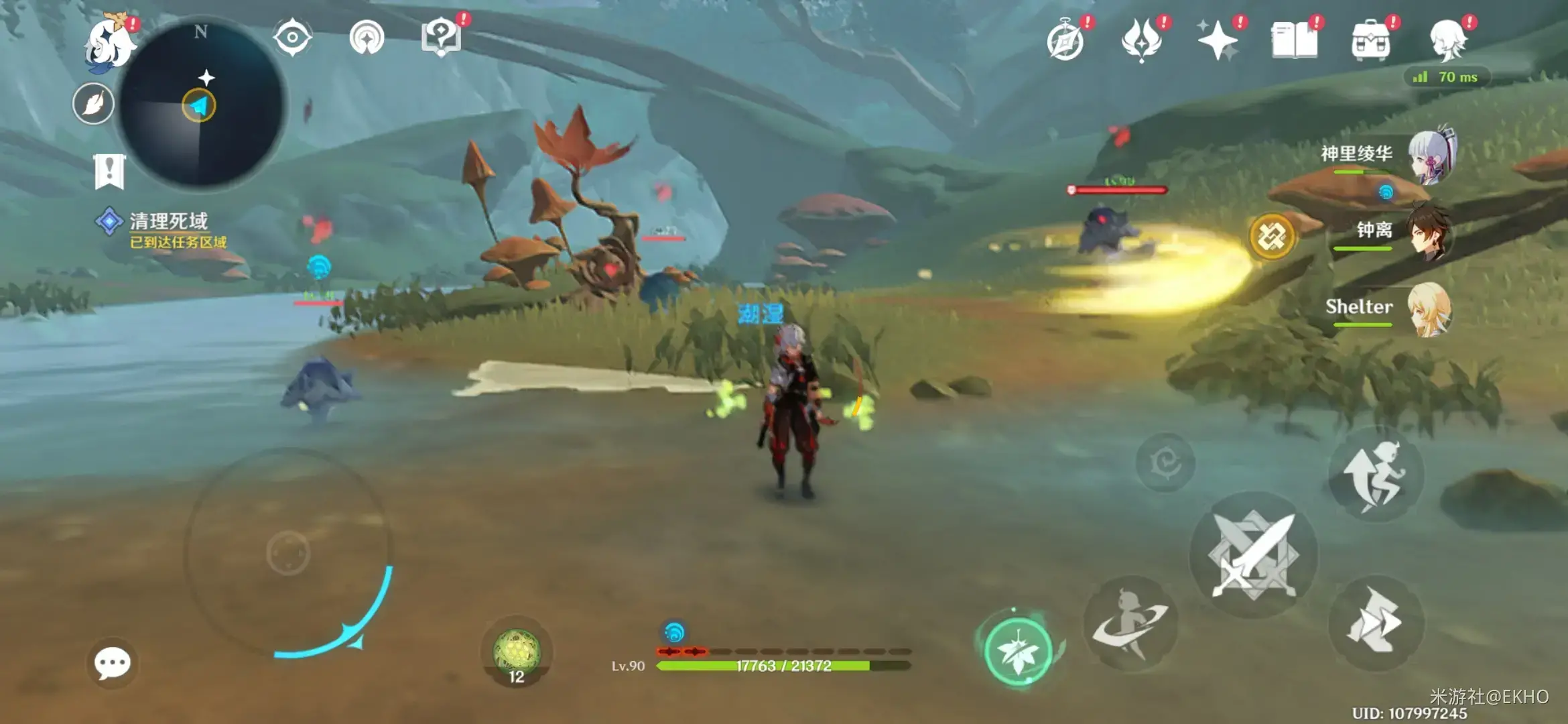Select the 清理死域 quest tracker
The height and width of the screenshot is (724, 1568).
(168, 229)
